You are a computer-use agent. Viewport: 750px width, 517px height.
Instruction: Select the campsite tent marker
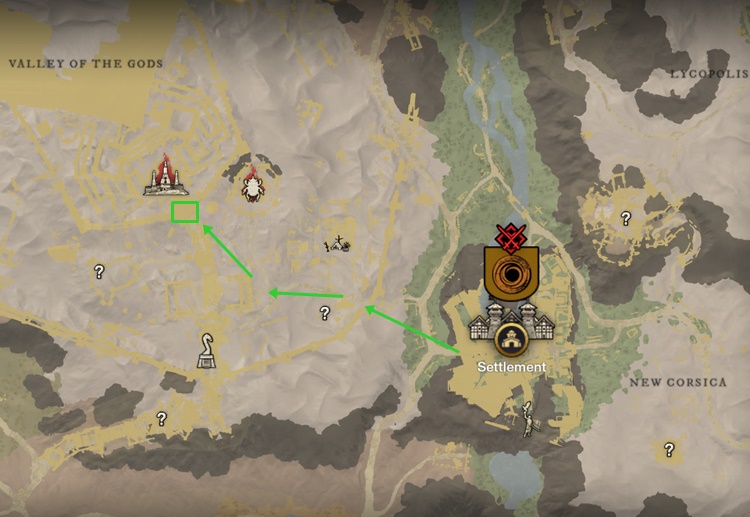tap(338, 243)
